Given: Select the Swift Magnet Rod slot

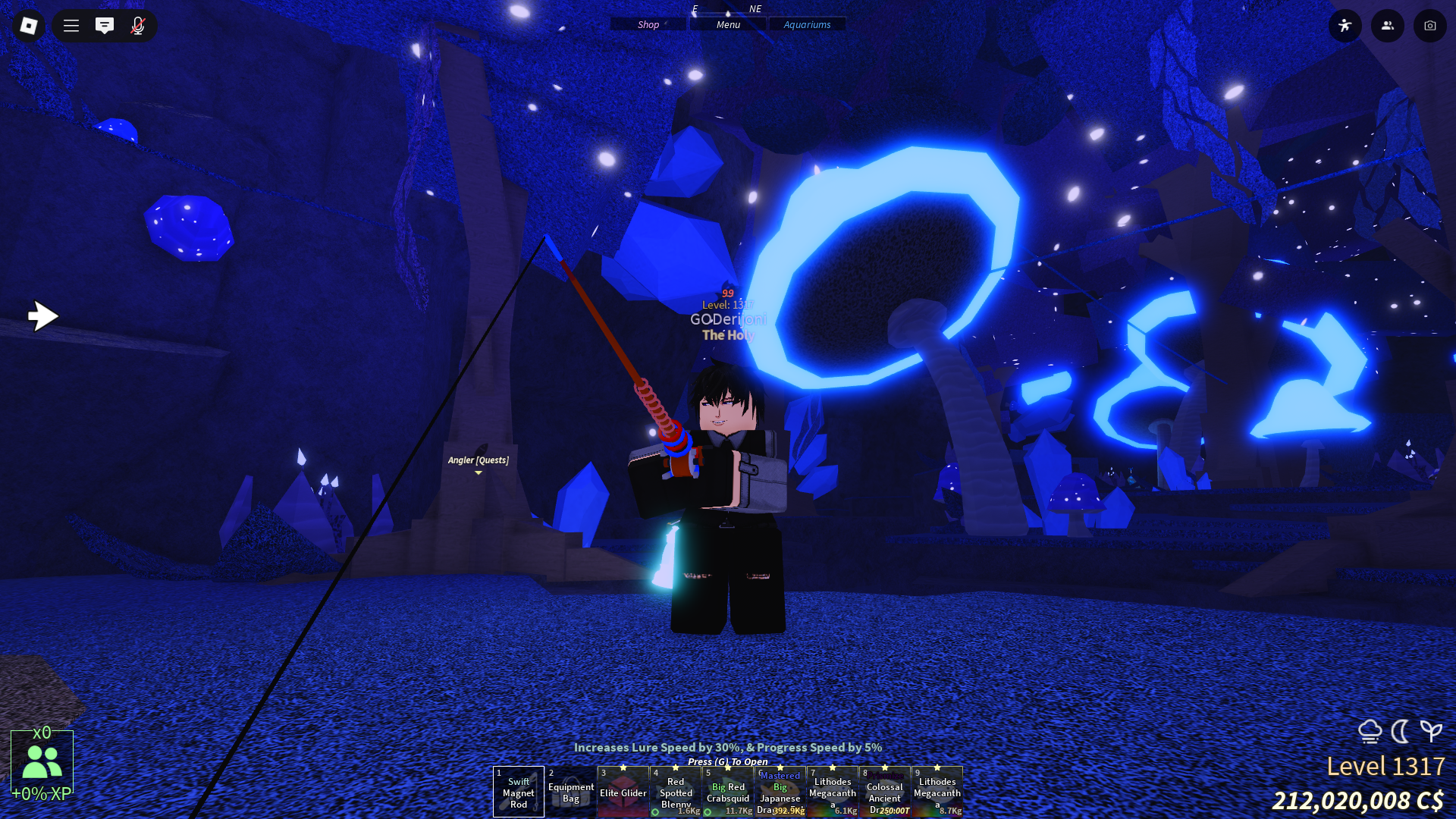Looking at the screenshot, I should [519, 792].
